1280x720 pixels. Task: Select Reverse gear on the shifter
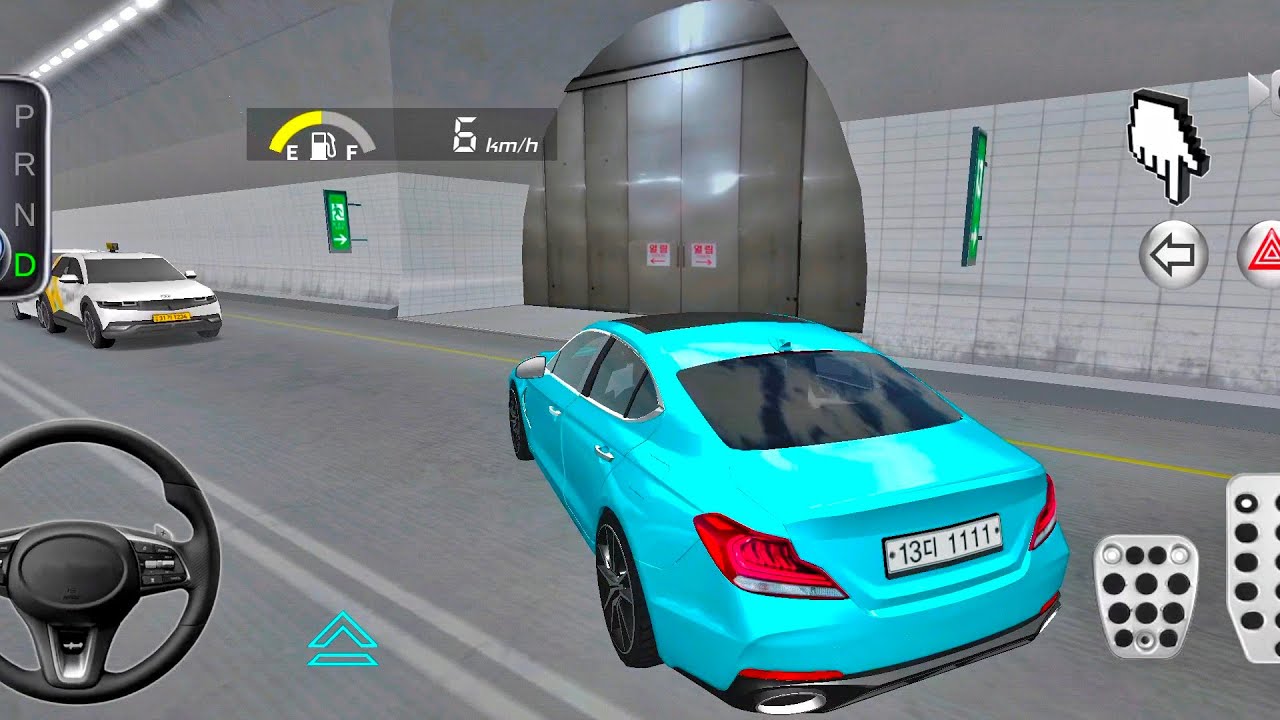tap(24, 165)
